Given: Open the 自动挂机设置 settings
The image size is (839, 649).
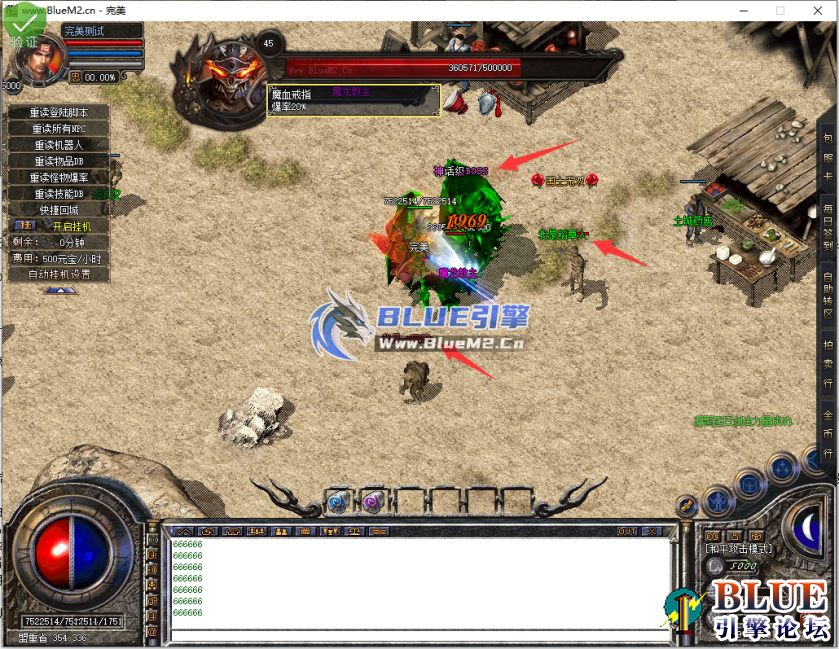Looking at the screenshot, I should click(x=58, y=274).
